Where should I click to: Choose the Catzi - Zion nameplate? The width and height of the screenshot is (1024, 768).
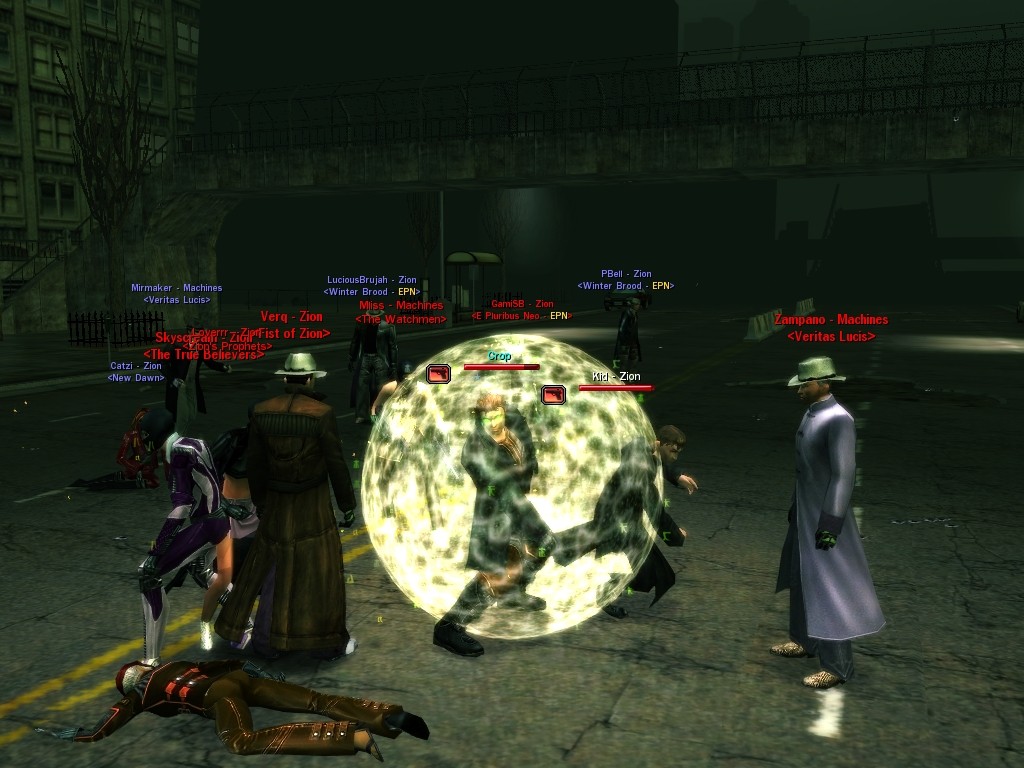pos(136,366)
